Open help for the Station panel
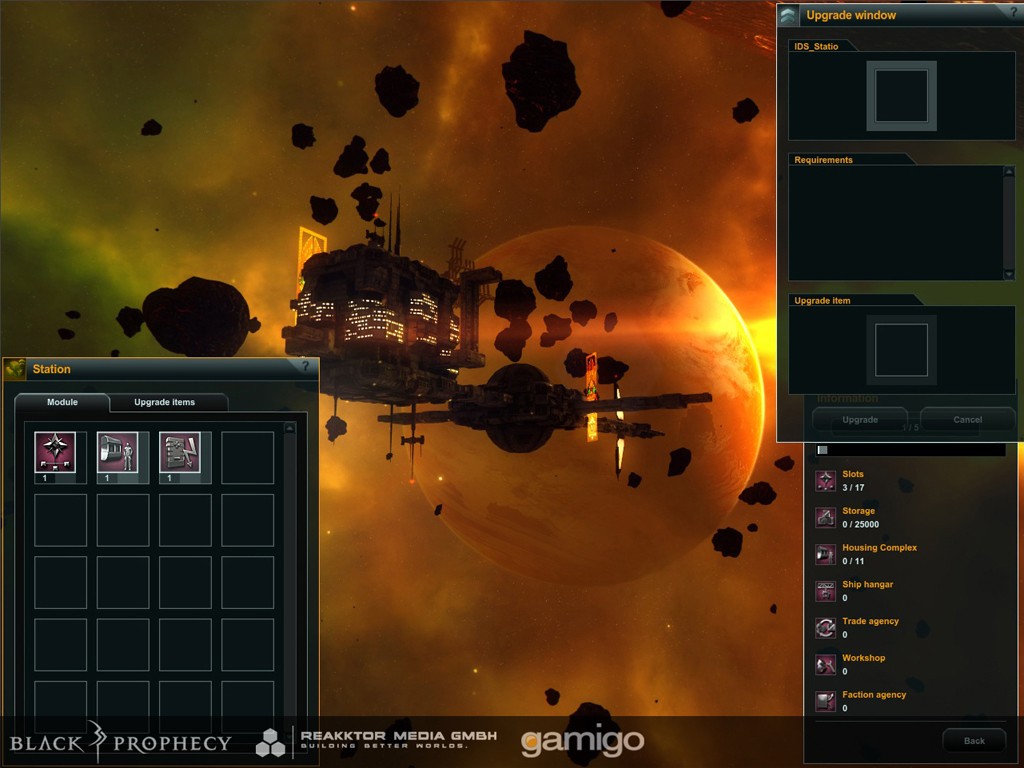 [305, 367]
